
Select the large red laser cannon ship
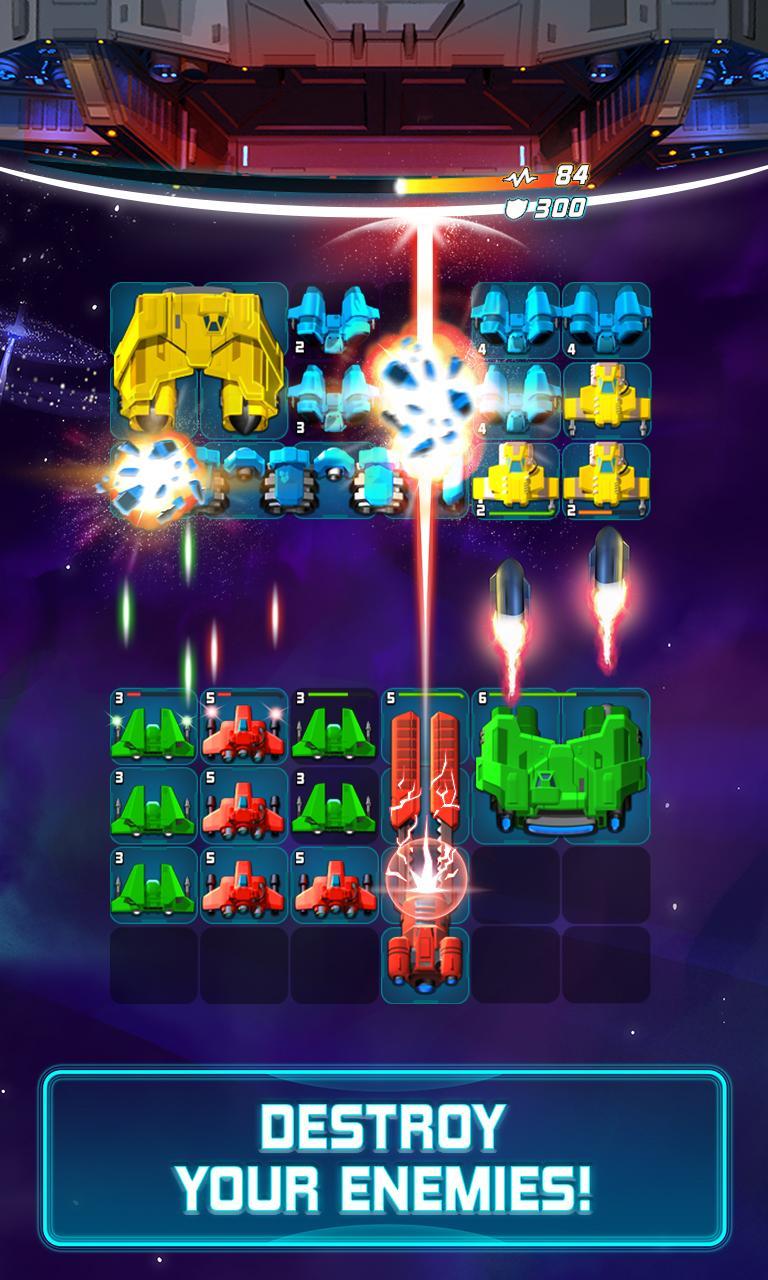[425, 850]
